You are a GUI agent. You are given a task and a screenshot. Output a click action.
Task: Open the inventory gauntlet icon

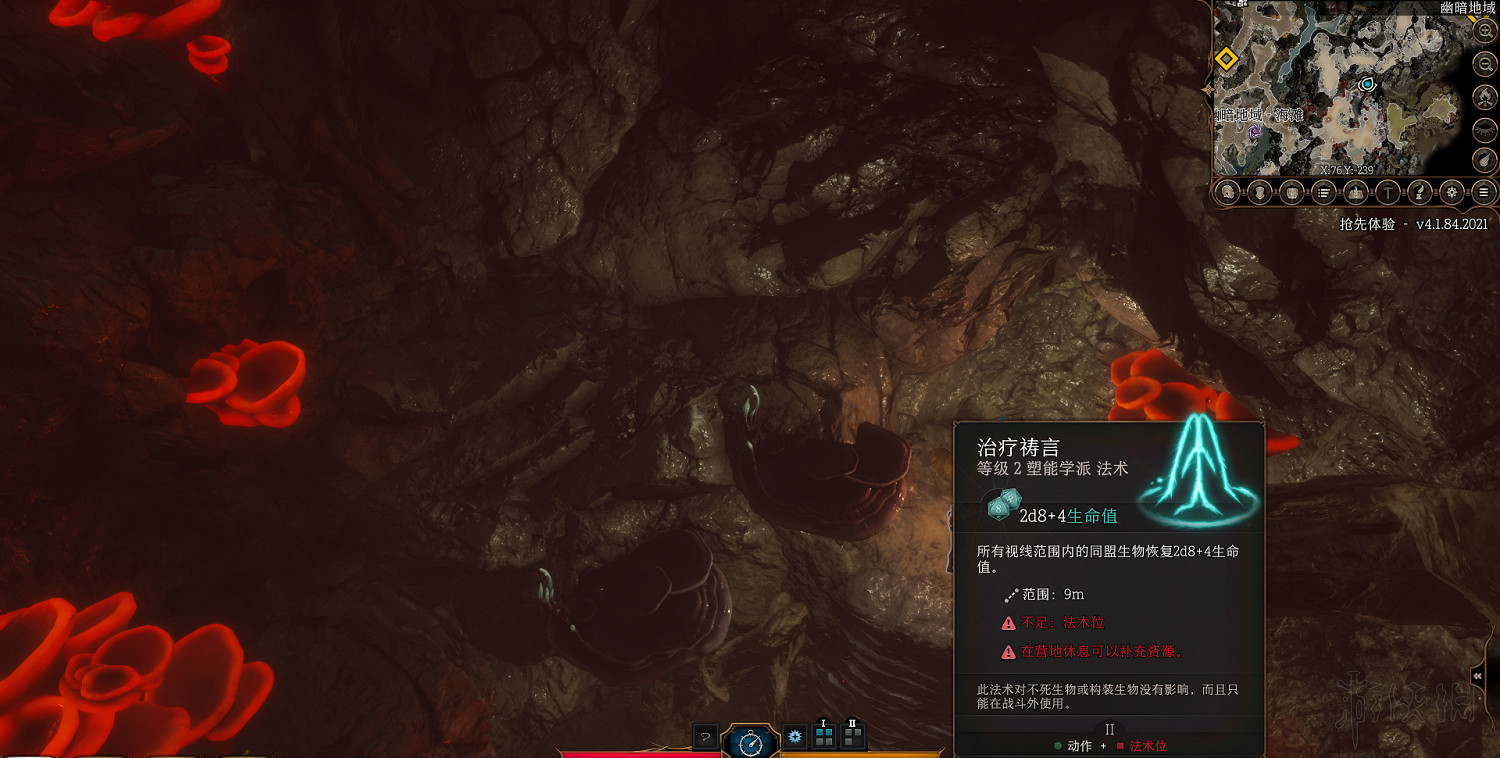(x=1290, y=192)
